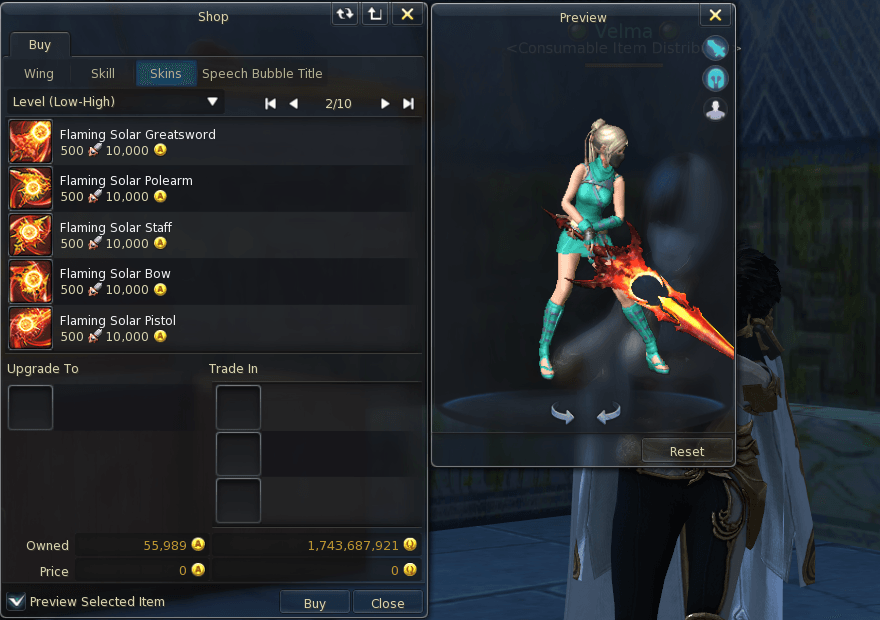Go to the next shop page
This screenshot has height=620, width=880.
click(x=385, y=103)
